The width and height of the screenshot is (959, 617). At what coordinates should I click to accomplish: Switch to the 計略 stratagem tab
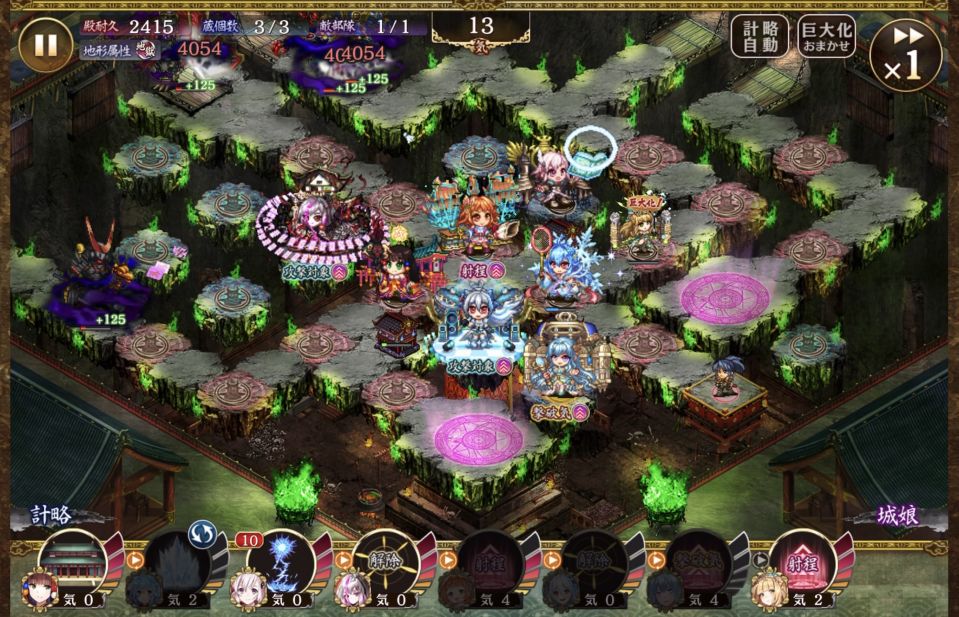pyautogui.click(x=52, y=515)
